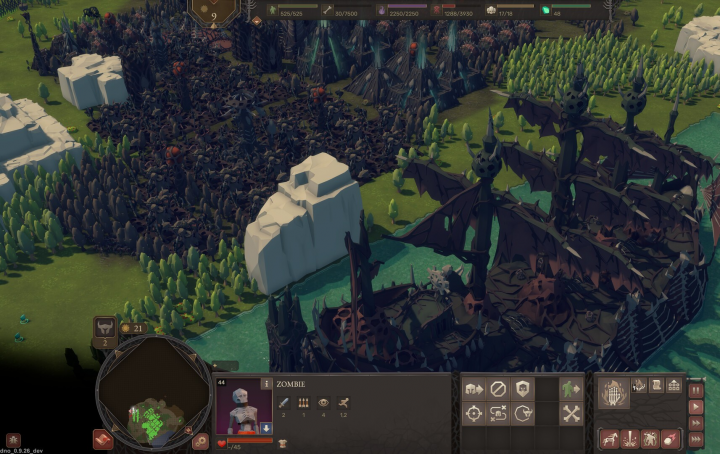Activate the patrol route command
Screen dimensions: 720x454
tap(498, 412)
